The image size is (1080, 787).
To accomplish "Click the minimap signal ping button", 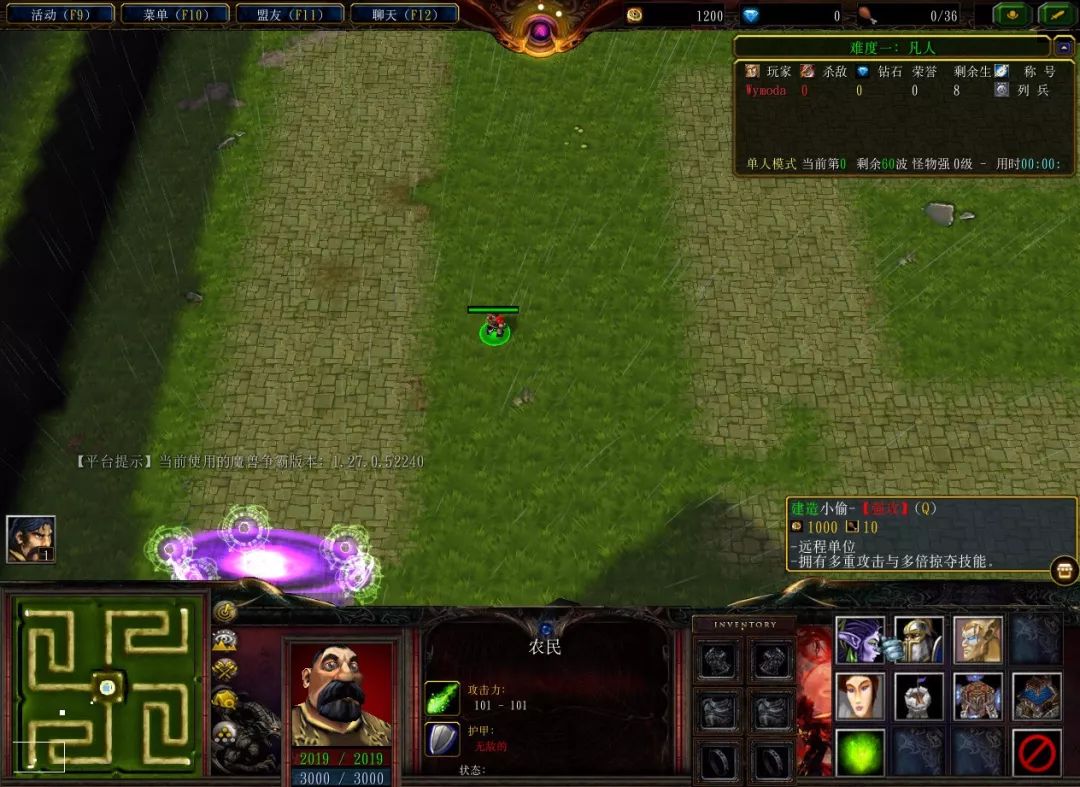I will click(225, 611).
